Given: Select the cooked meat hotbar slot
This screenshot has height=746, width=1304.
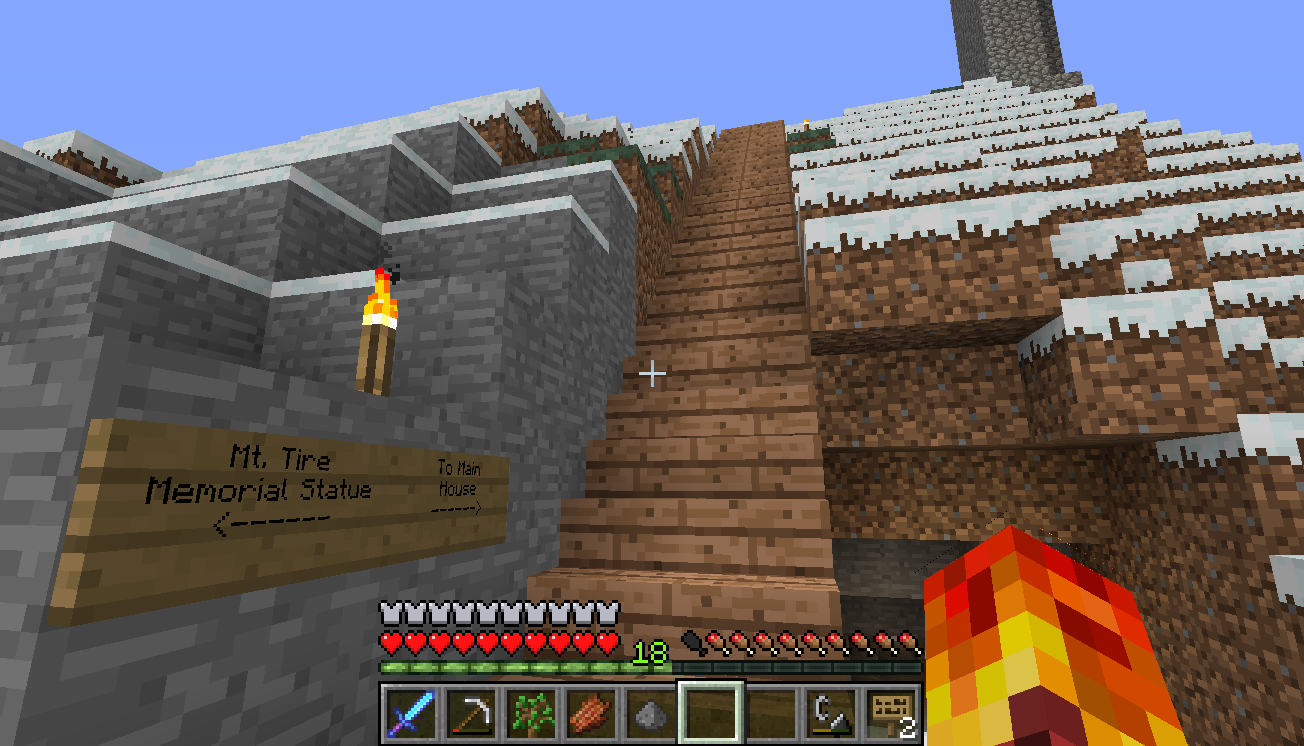Looking at the screenshot, I should tap(590, 714).
